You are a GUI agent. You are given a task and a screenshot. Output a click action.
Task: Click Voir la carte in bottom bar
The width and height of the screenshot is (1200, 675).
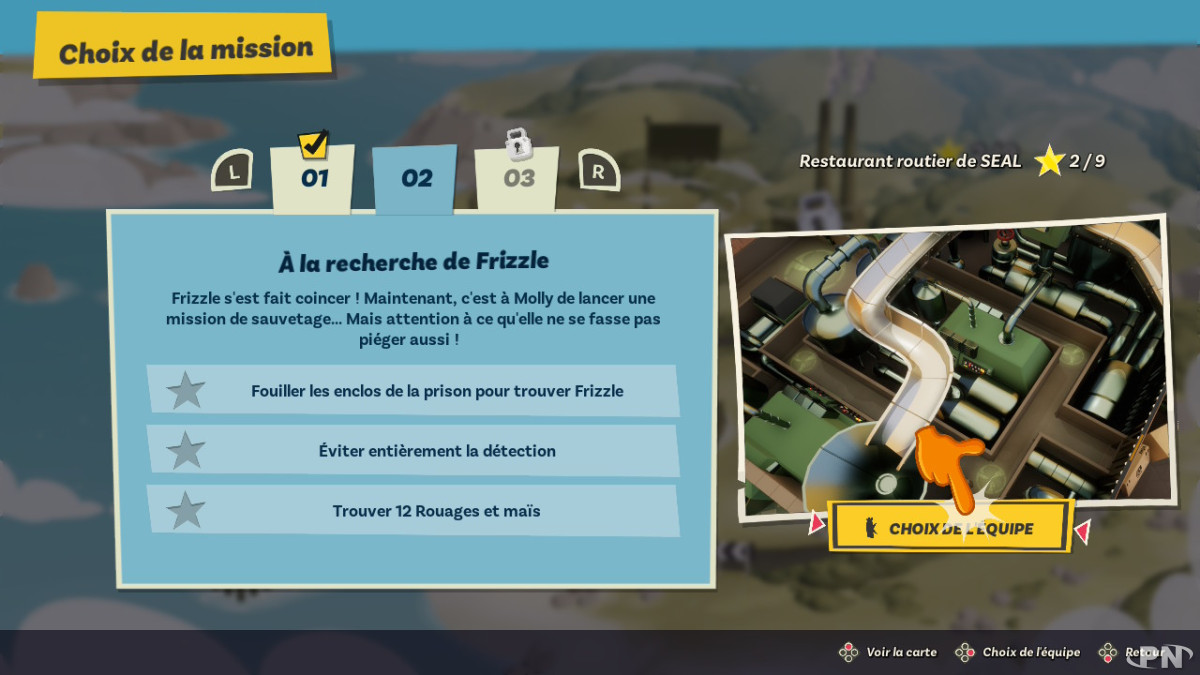point(890,652)
